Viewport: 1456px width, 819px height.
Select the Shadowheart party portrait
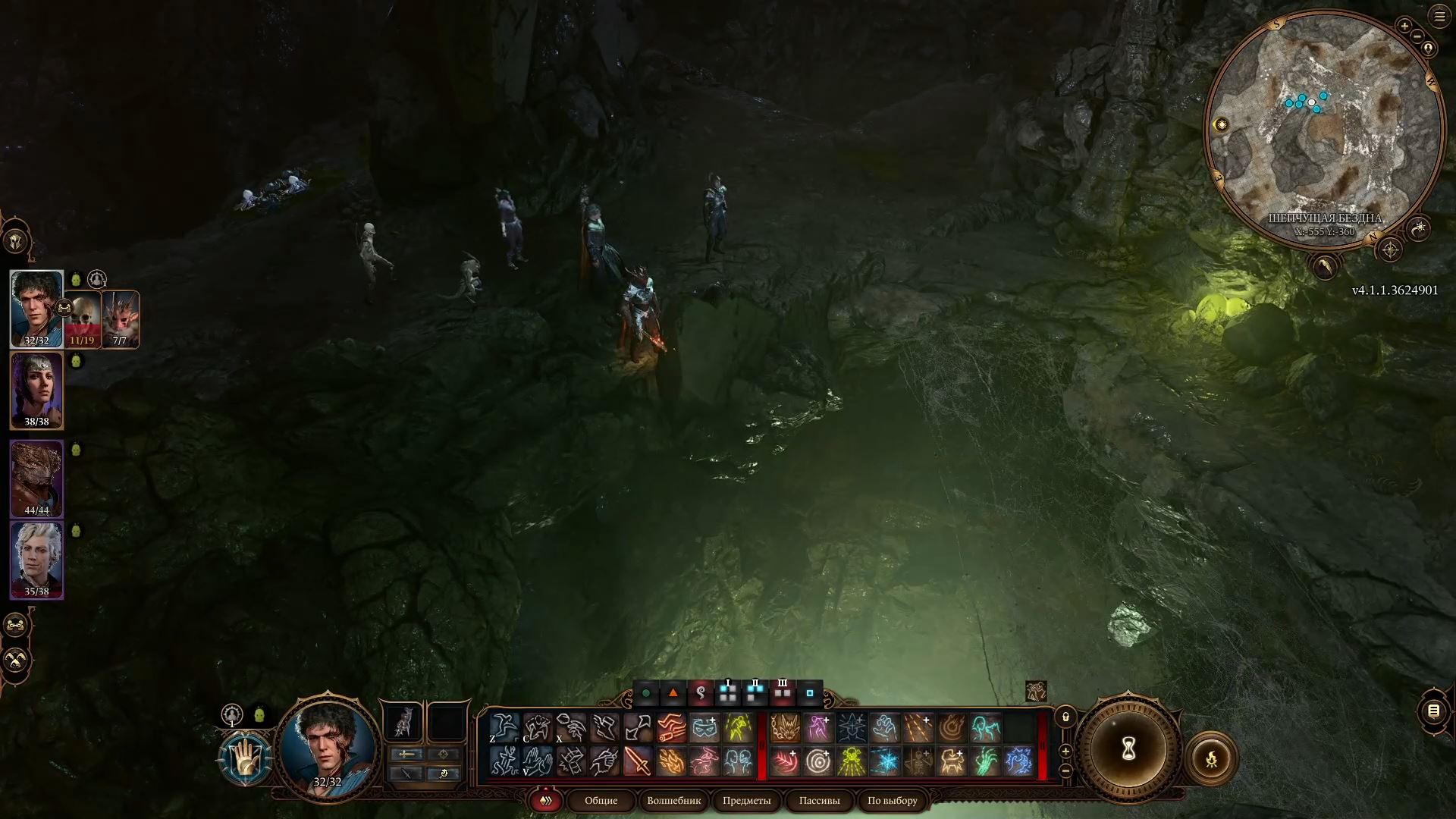click(x=36, y=390)
